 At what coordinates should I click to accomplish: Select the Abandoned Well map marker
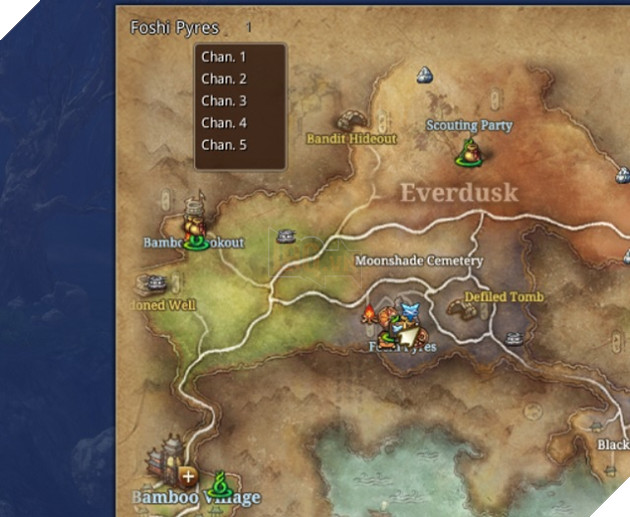[x=152, y=285]
